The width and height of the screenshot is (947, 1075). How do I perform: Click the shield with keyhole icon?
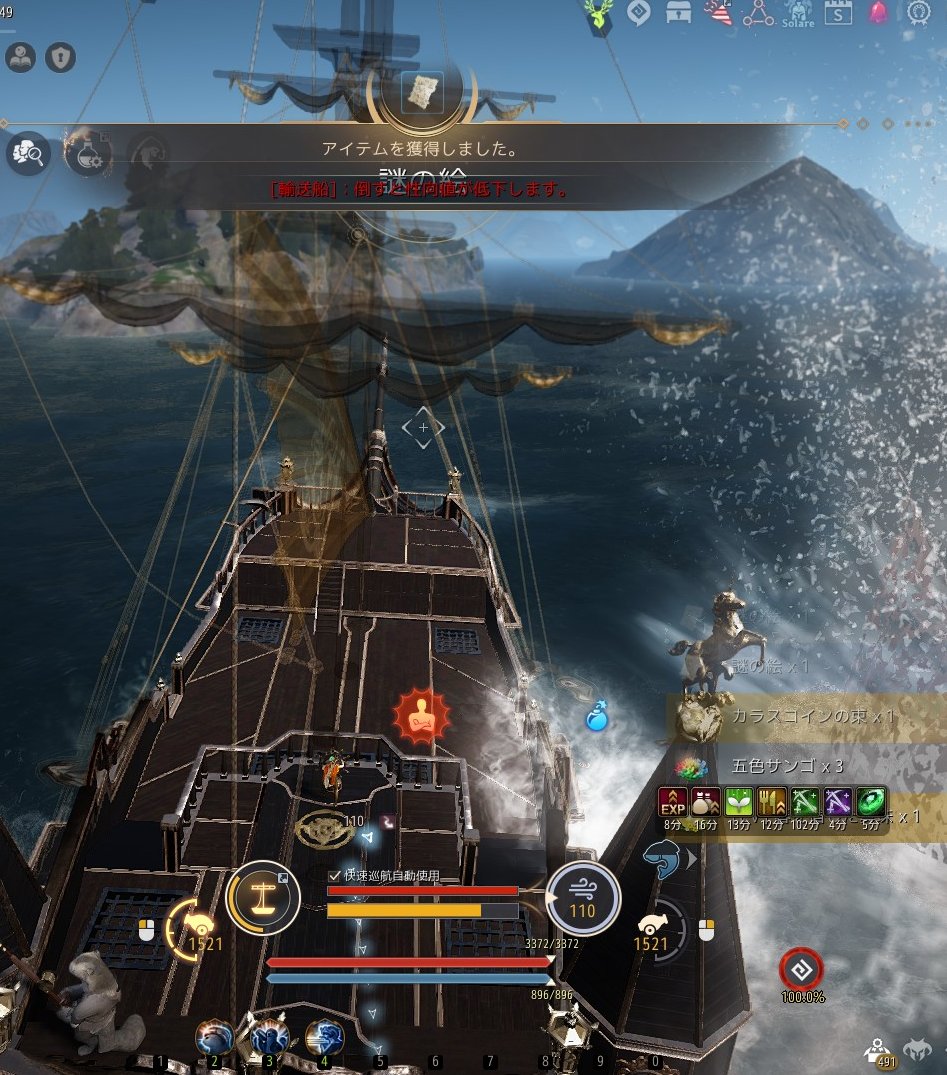[61, 58]
